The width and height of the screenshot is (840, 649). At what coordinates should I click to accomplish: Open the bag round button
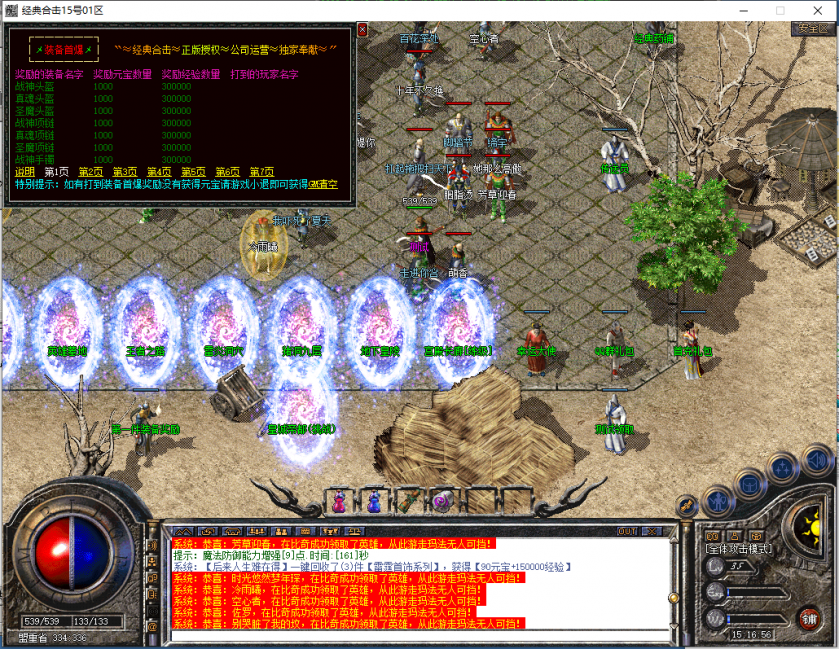748,484
